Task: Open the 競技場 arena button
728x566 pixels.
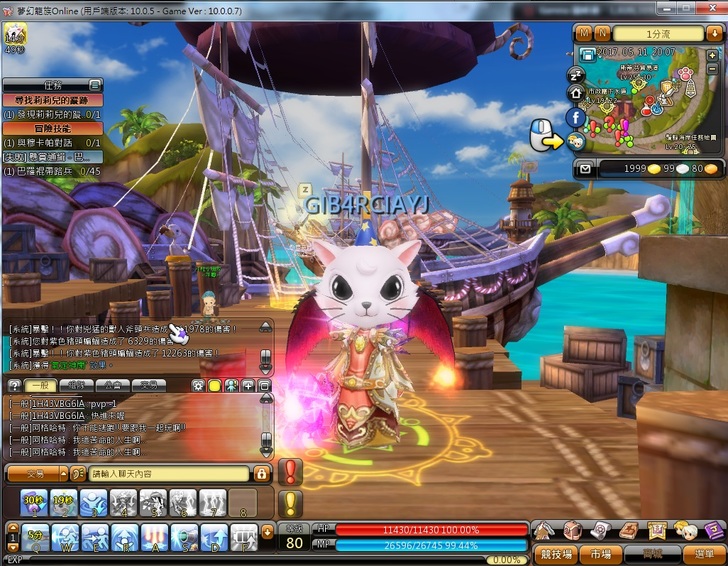Action: pos(554,553)
